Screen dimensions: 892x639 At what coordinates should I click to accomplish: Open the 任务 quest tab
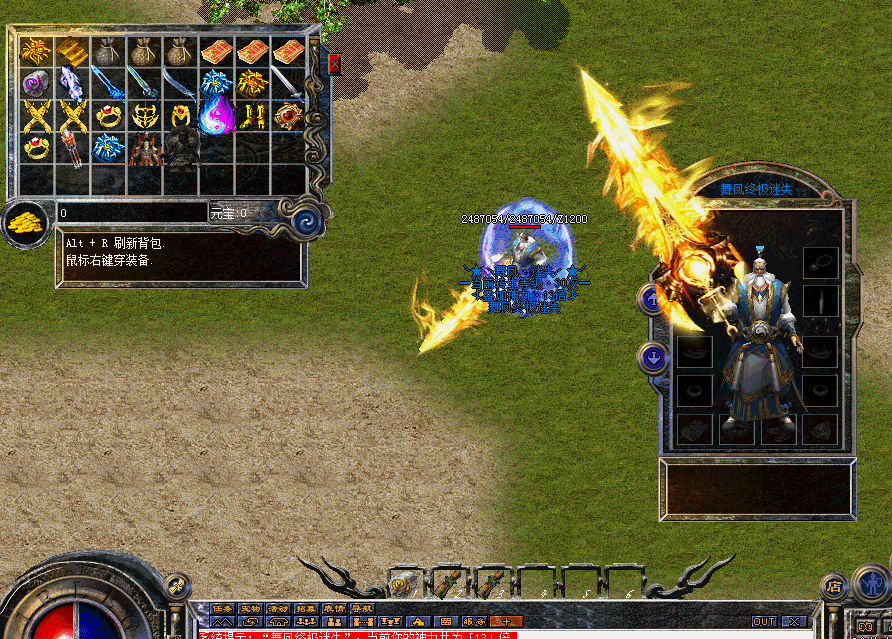(x=222, y=608)
